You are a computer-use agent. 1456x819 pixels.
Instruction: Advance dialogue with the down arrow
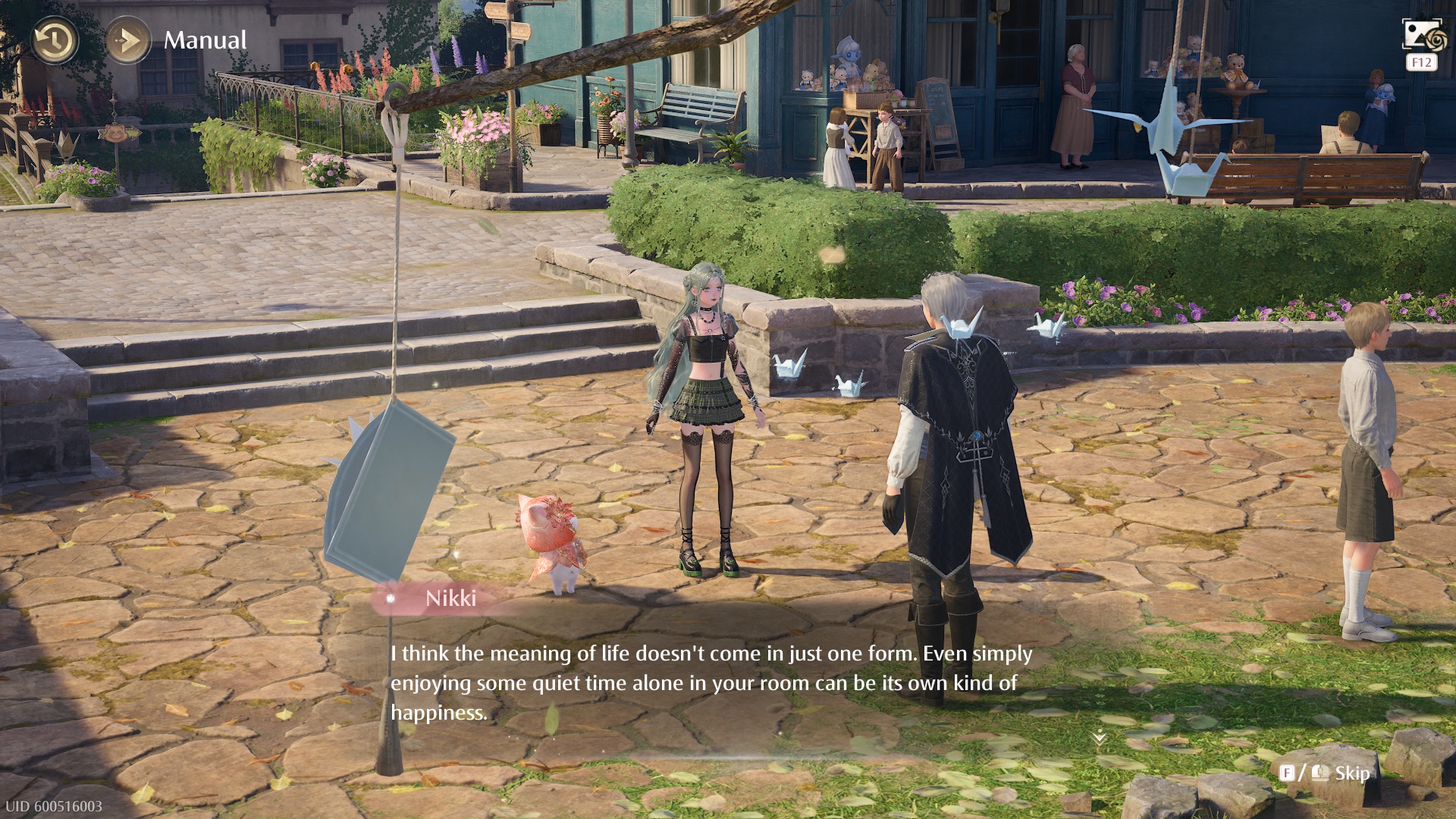(1099, 737)
